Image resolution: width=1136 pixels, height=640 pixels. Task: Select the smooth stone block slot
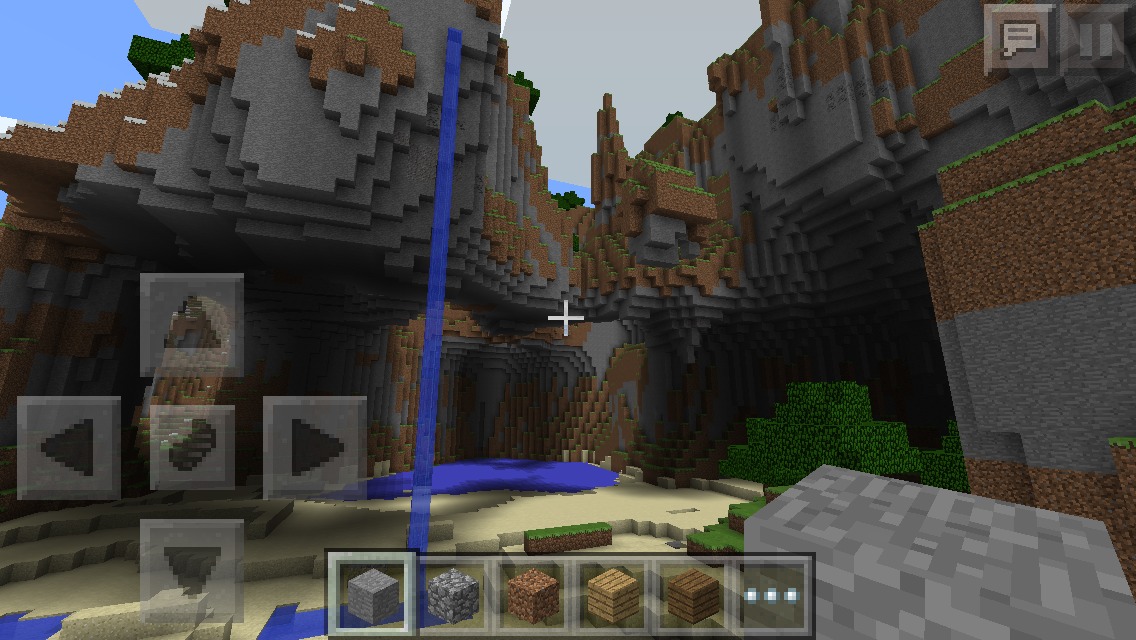coord(371,596)
